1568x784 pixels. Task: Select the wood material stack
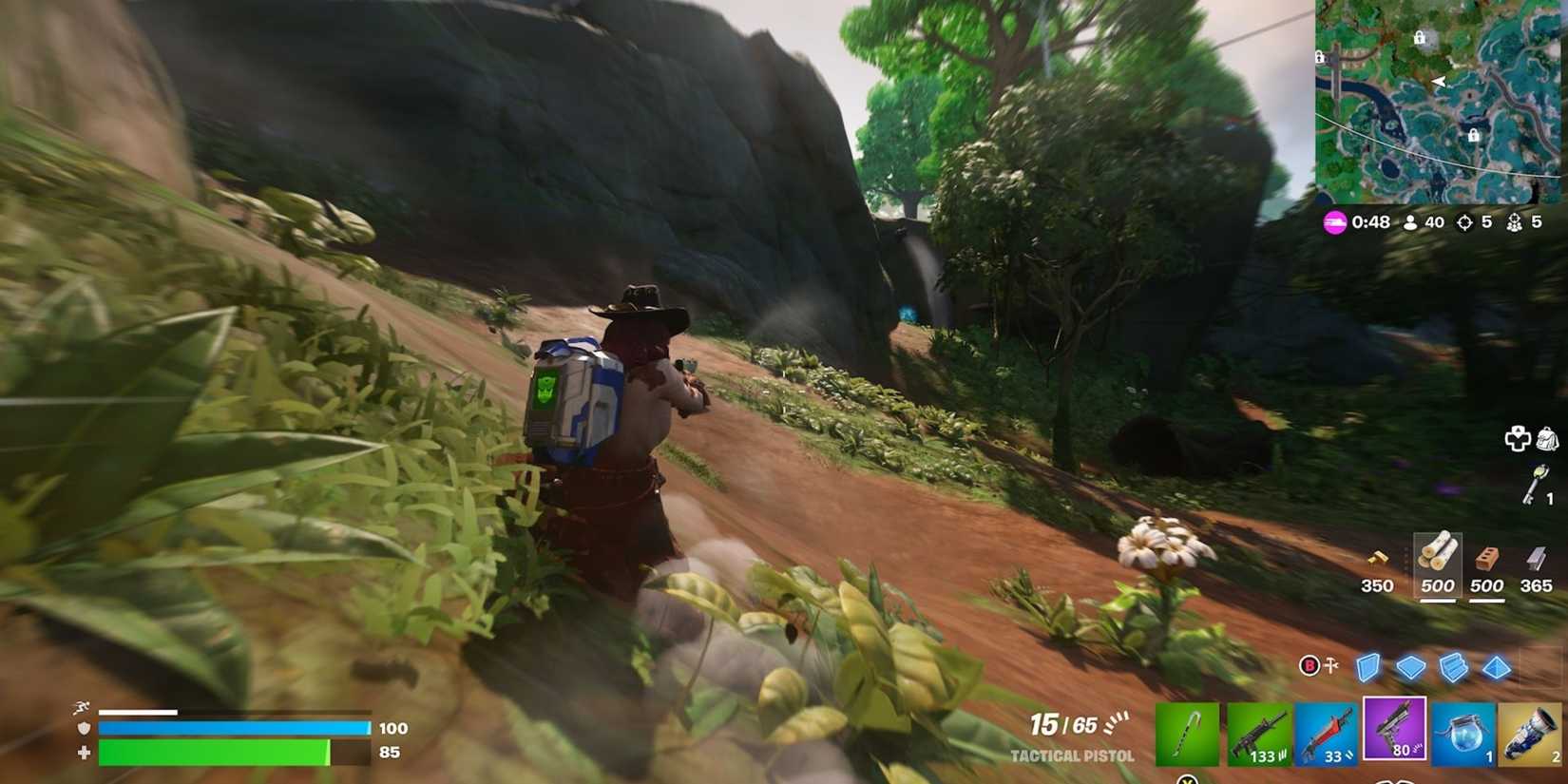(x=1437, y=561)
